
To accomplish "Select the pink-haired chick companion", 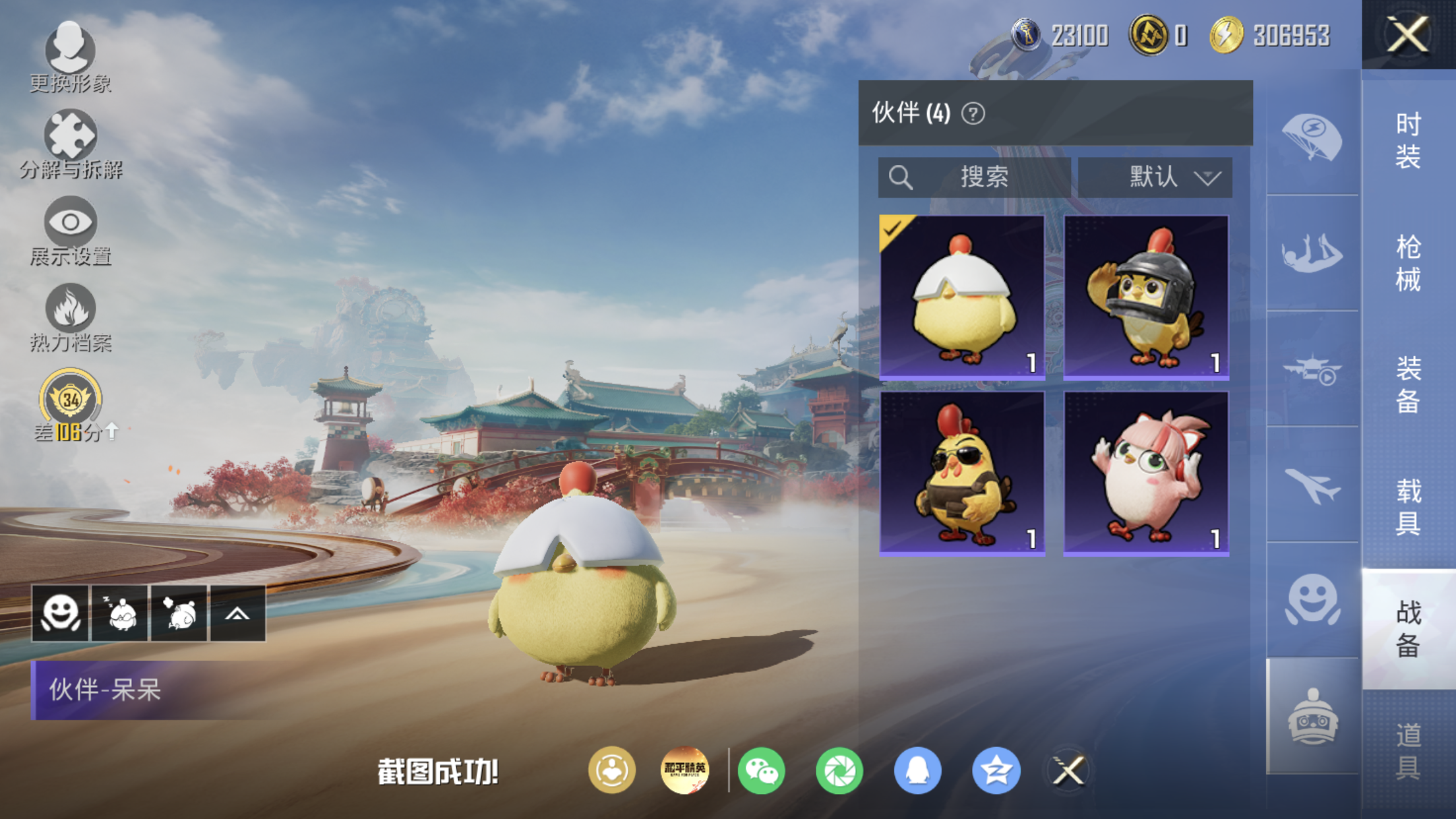I will pyautogui.click(x=1146, y=473).
